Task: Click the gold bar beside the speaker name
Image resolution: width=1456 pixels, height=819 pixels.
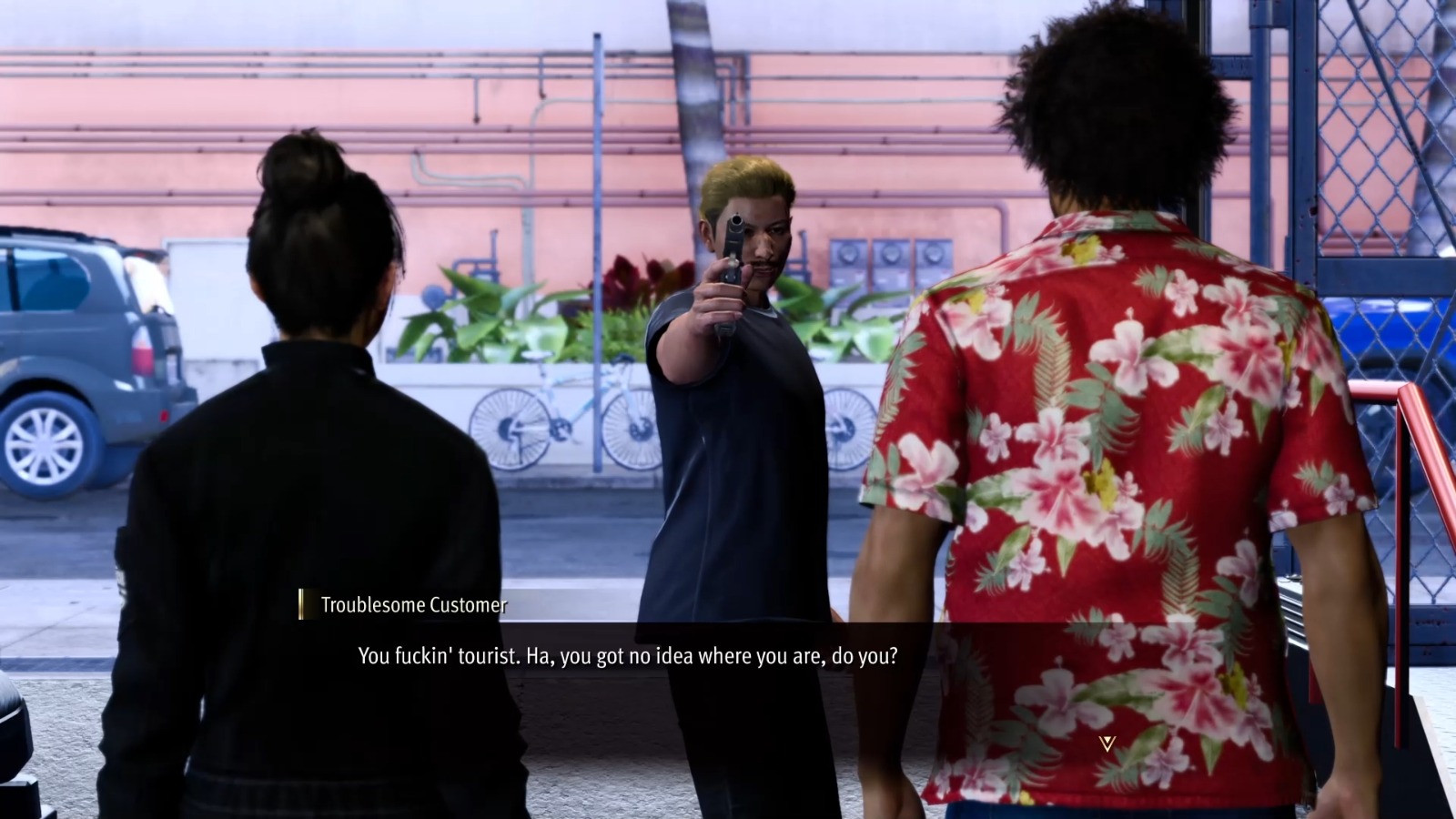Action: [303, 602]
